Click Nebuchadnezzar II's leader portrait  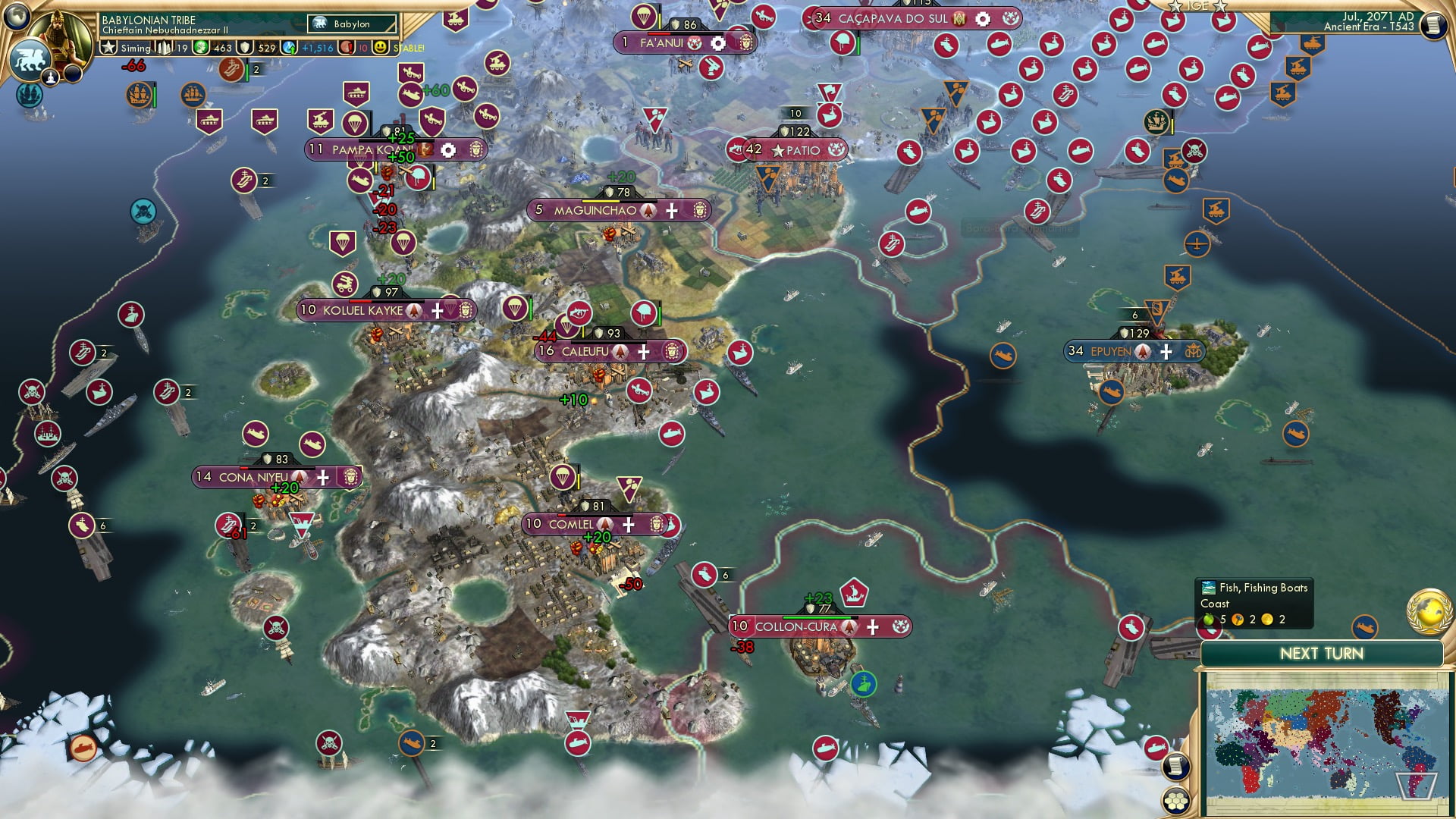click(59, 30)
